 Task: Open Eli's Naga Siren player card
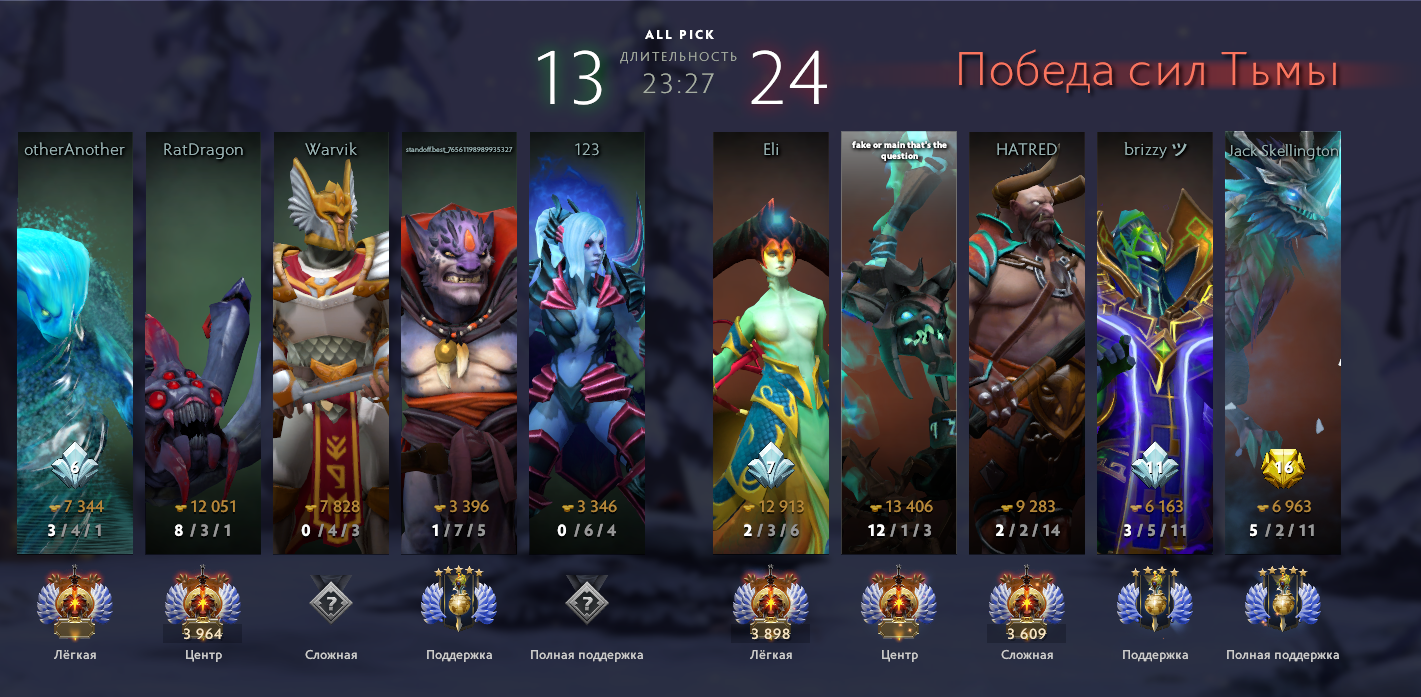click(771, 340)
